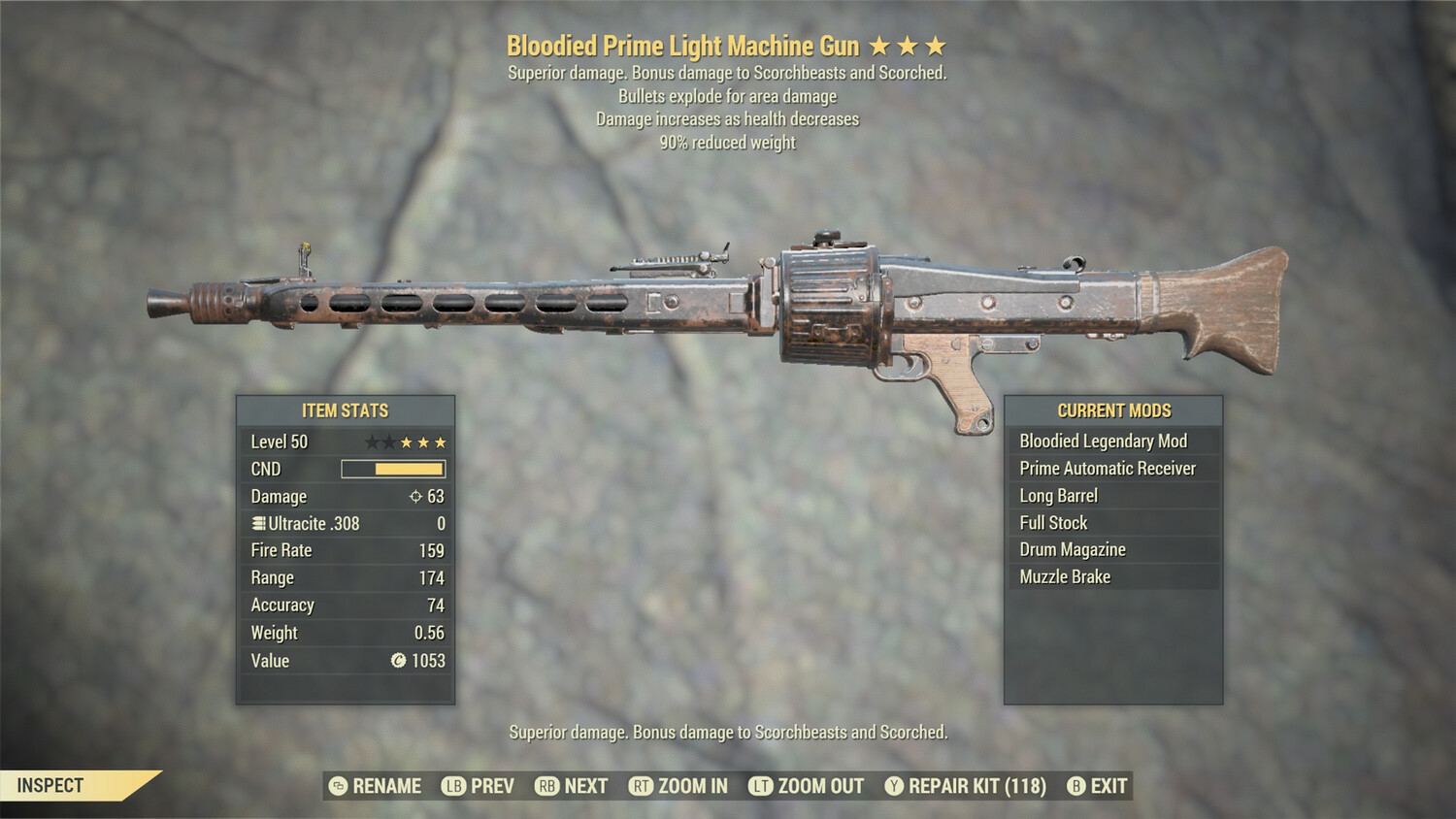Click the caps icon next to Value 1053
Viewport: 1456px width, 819px height.
point(399,661)
